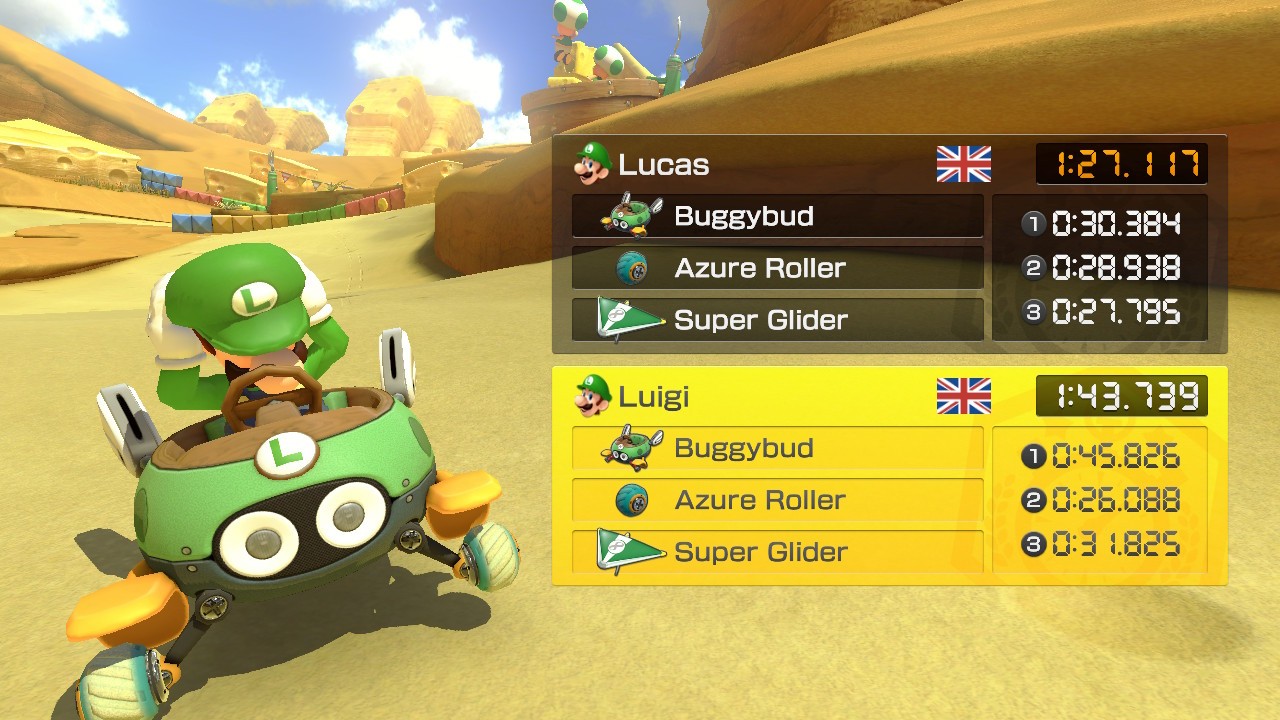
Task: Click Azure Roller in Luigi's yellow panel
Action: tap(777, 500)
